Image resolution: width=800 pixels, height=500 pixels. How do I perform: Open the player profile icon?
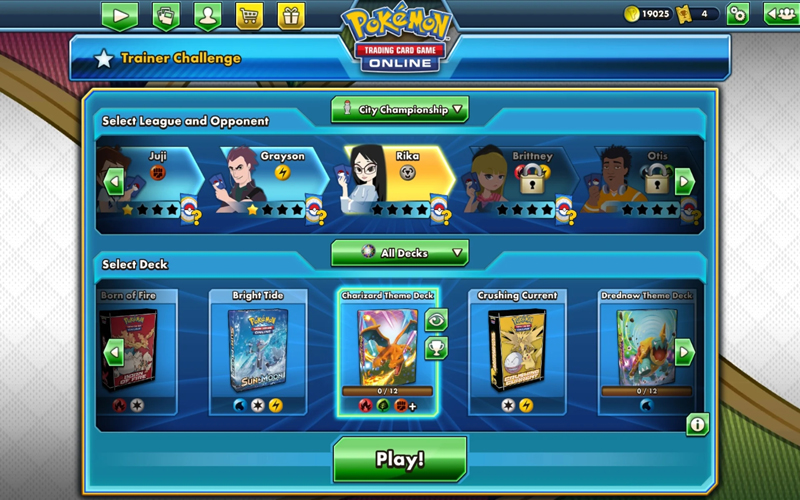pos(207,15)
